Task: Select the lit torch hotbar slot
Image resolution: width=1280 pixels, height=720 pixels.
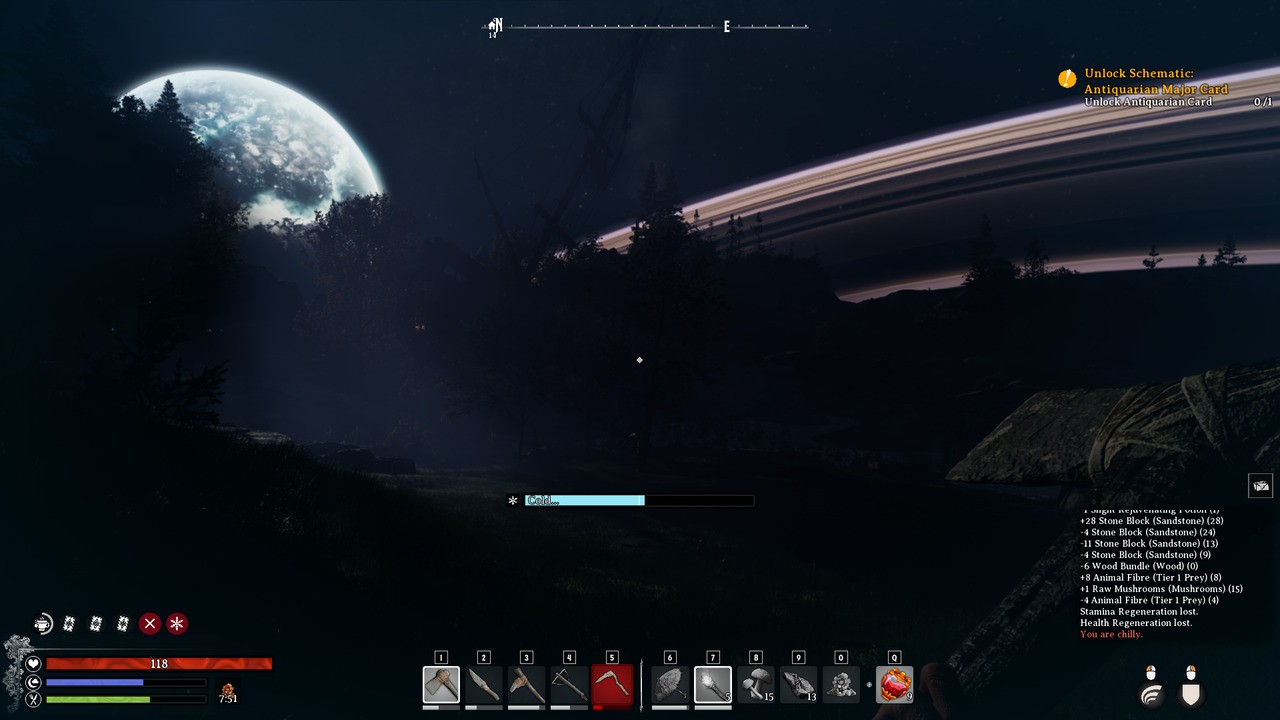Action: [x=713, y=685]
